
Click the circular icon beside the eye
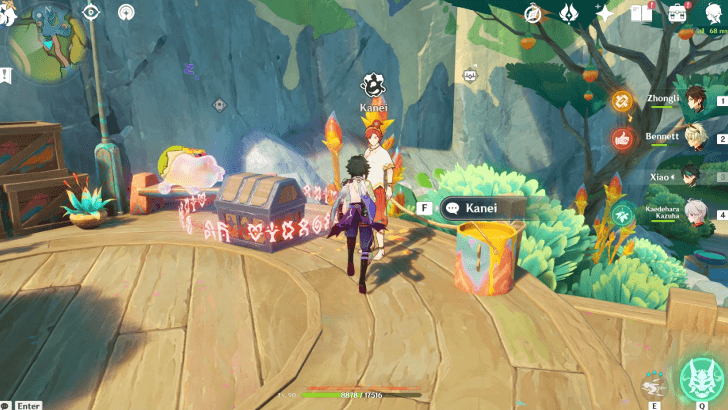127,13
